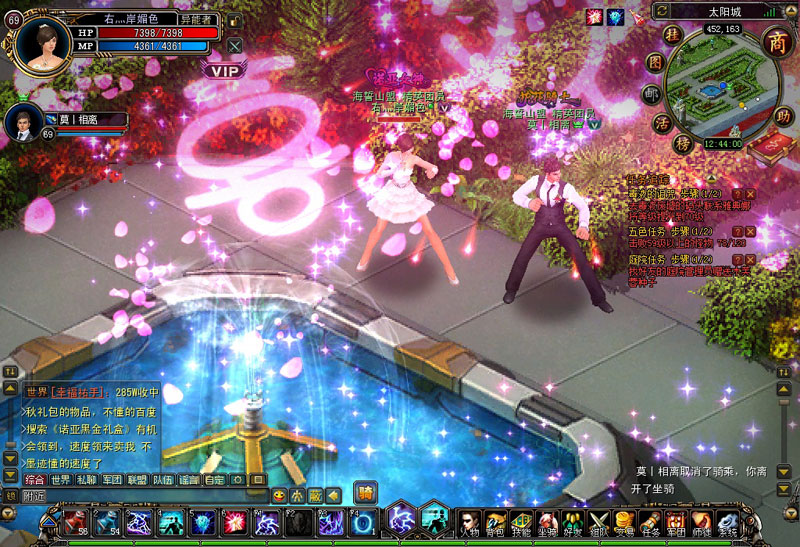Switch chat to the 世界 world tab
Screen dimensions: 800x547
pos(61,480)
